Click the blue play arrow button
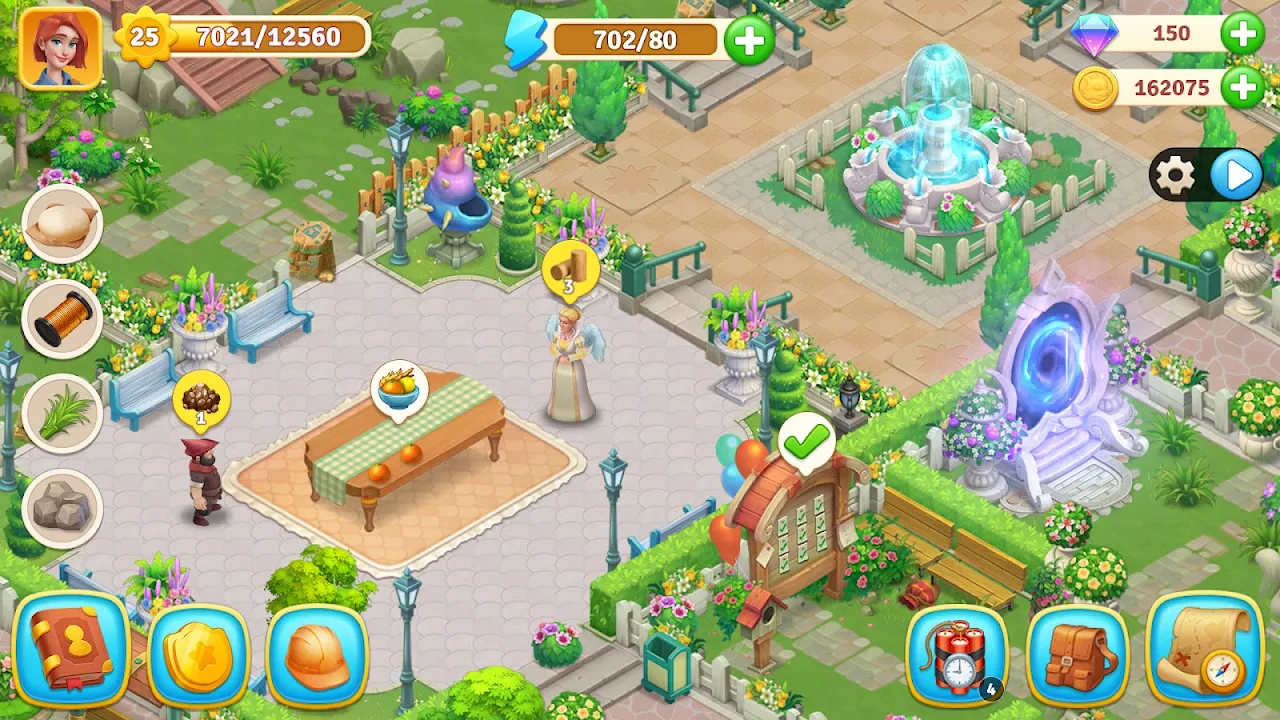 tap(1237, 177)
